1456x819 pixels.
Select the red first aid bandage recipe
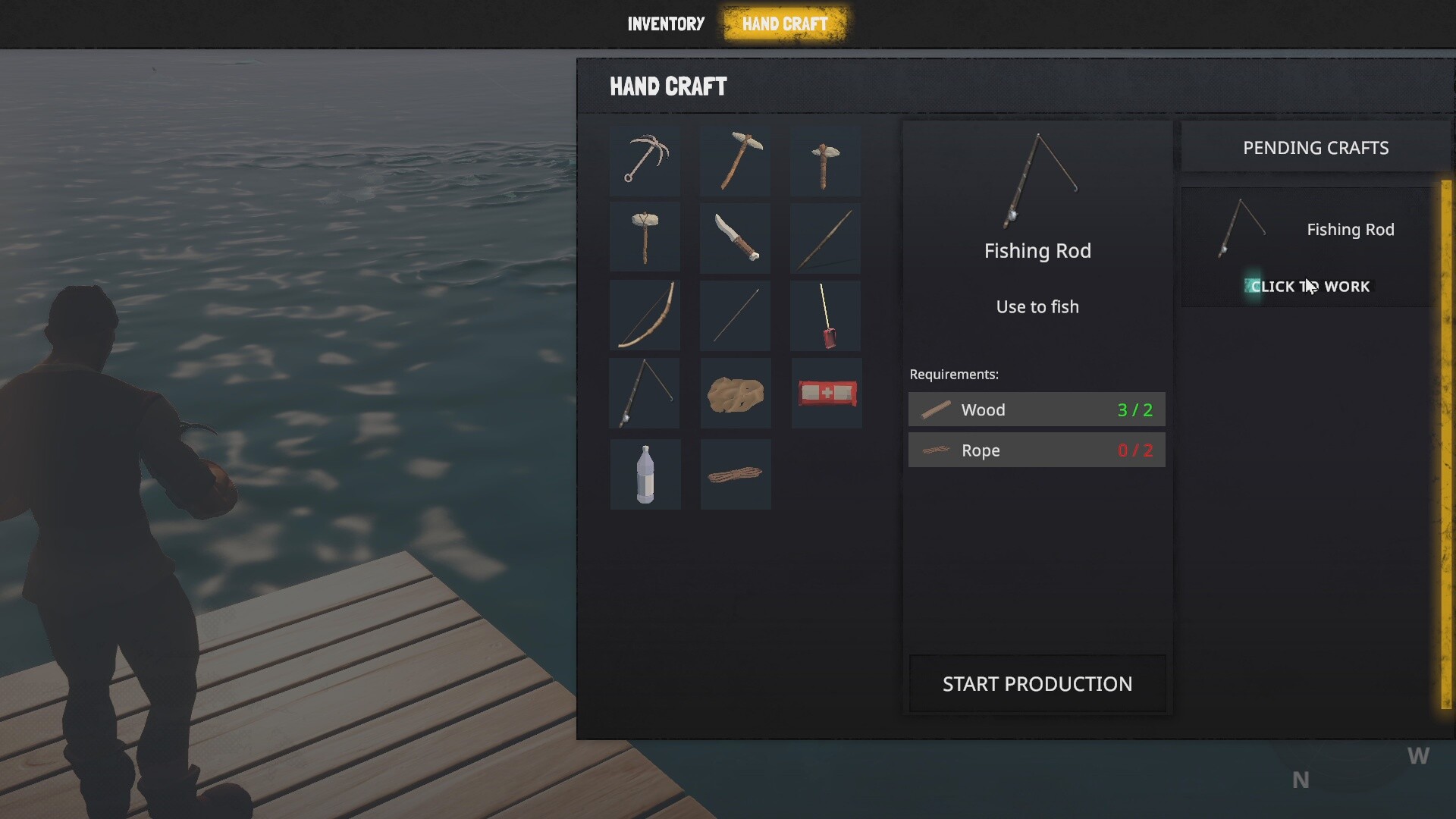coord(827,393)
